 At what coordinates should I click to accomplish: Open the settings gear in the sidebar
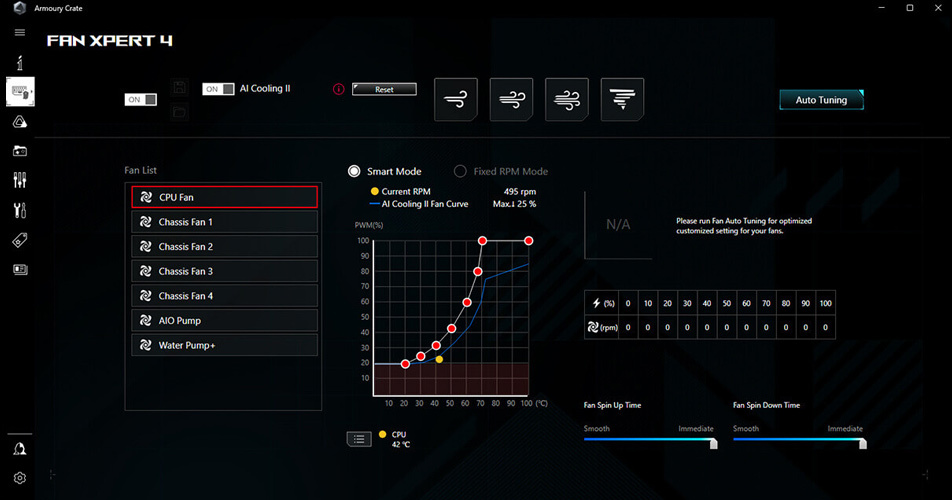coord(19,478)
